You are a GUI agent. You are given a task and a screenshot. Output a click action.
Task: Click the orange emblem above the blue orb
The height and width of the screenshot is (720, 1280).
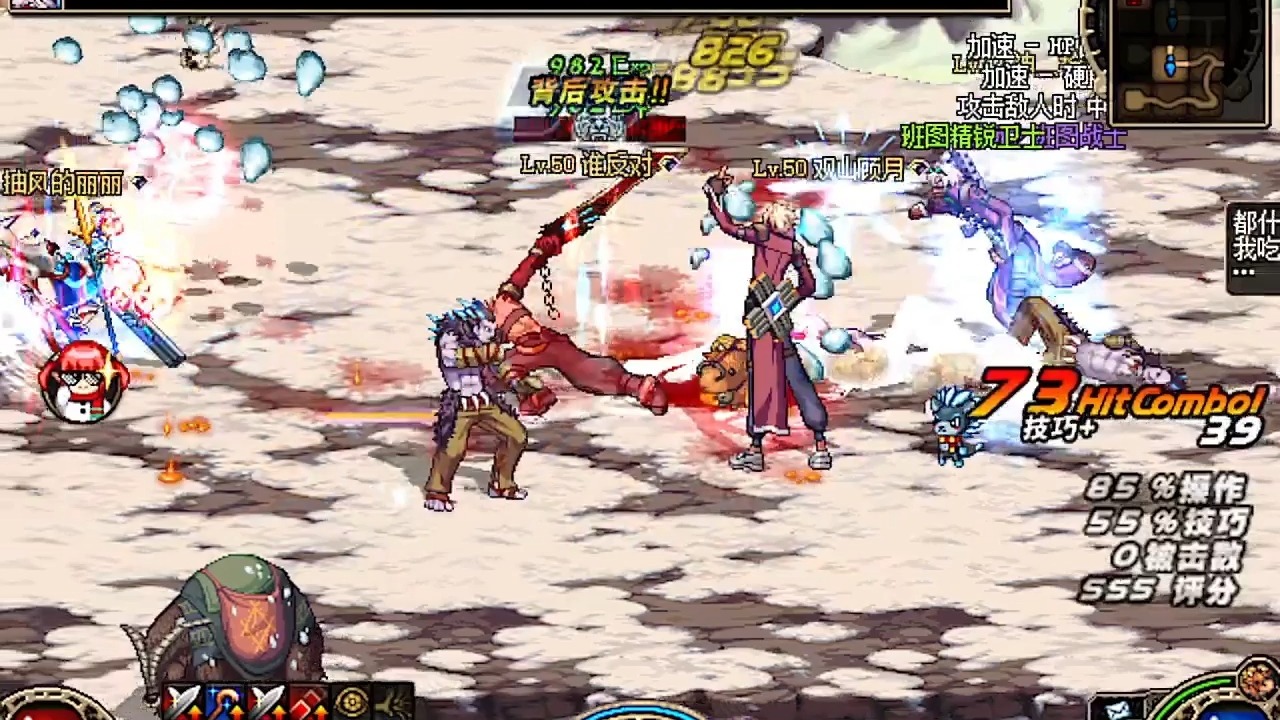pos(1256,682)
